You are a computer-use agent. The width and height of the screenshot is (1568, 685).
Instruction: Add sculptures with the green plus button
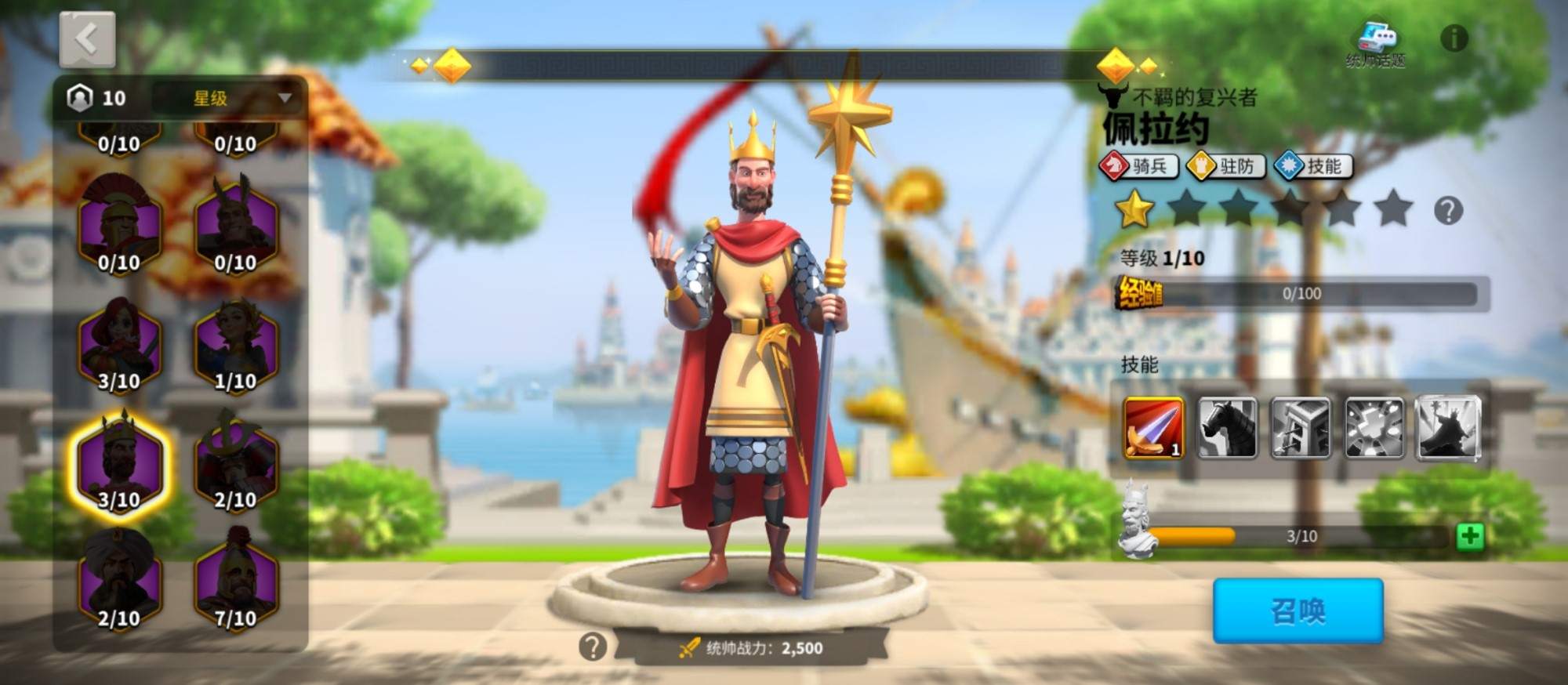click(x=1469, y=537)
